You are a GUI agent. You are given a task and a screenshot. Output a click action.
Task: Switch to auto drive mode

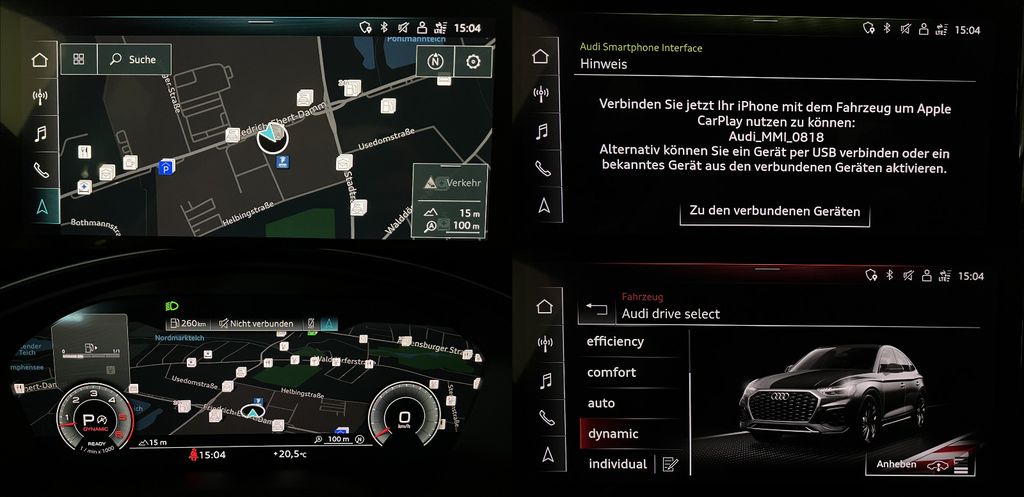pyautogui.click(x=601, y=403)
